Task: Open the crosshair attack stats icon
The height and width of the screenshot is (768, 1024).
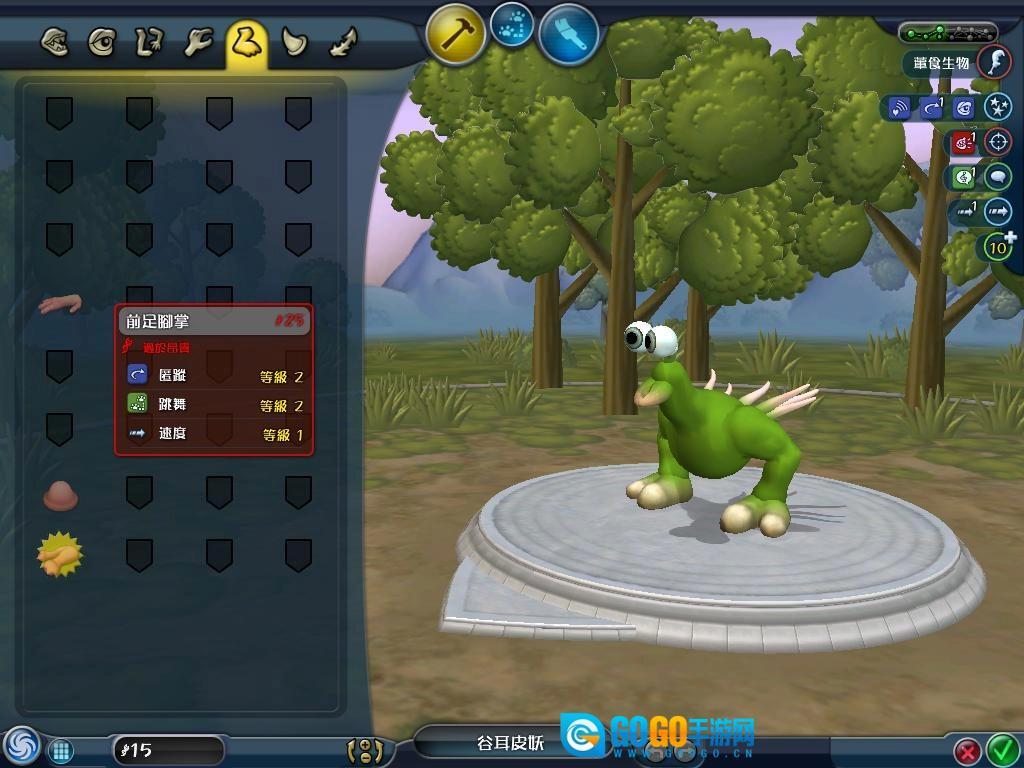Action: click(997, 142)
